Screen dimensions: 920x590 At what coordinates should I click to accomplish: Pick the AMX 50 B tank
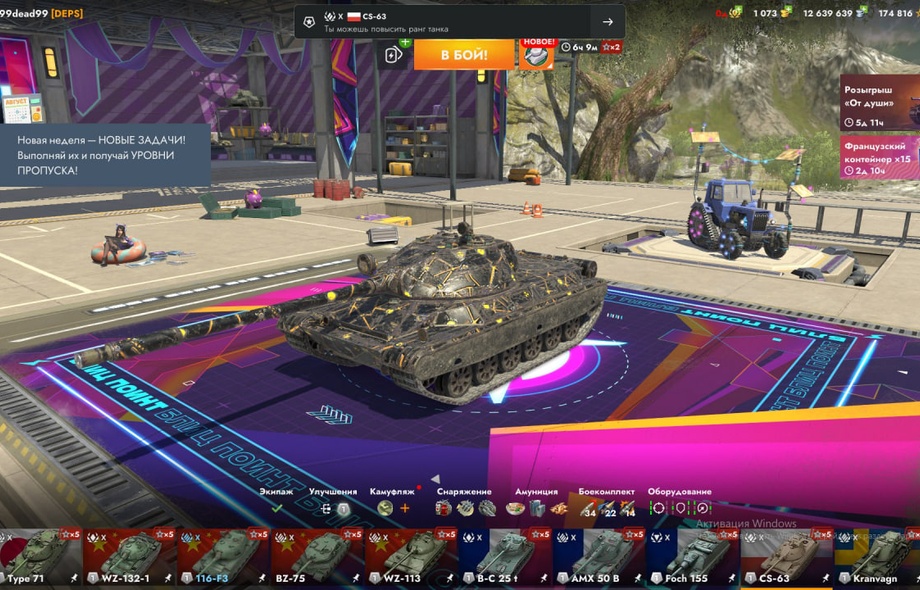(x=598, y=557)
